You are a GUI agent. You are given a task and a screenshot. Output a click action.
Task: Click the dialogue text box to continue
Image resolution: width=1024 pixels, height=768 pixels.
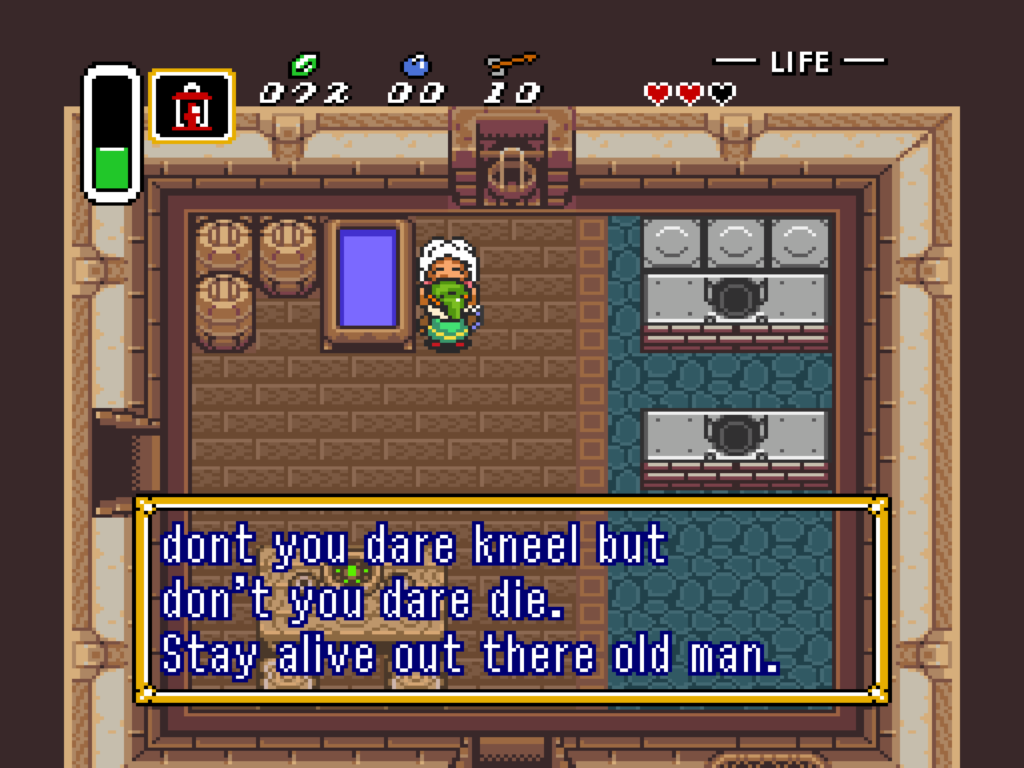click(x=511, y=599)
